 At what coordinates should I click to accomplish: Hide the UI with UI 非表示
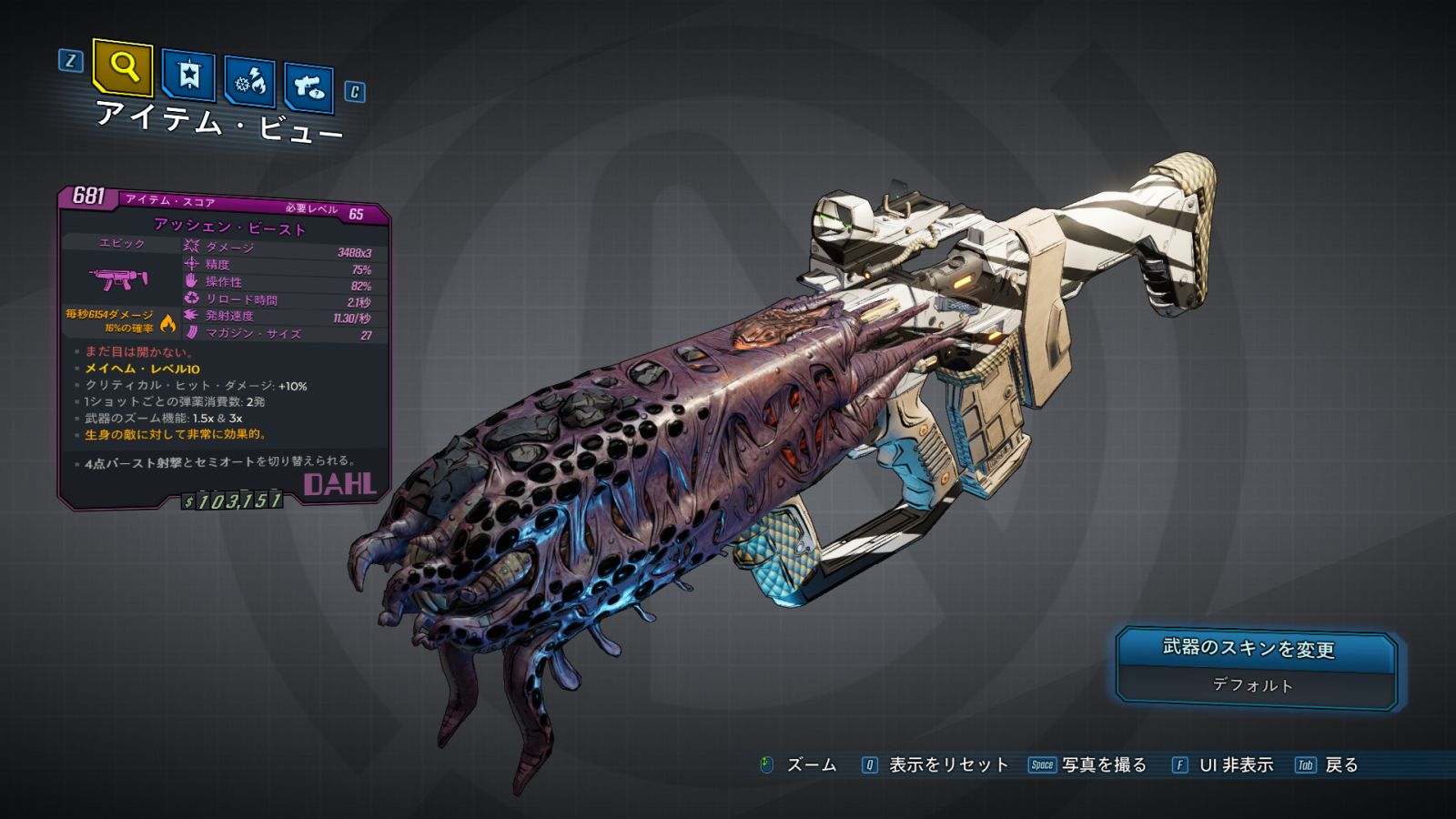pos(1235,765)
